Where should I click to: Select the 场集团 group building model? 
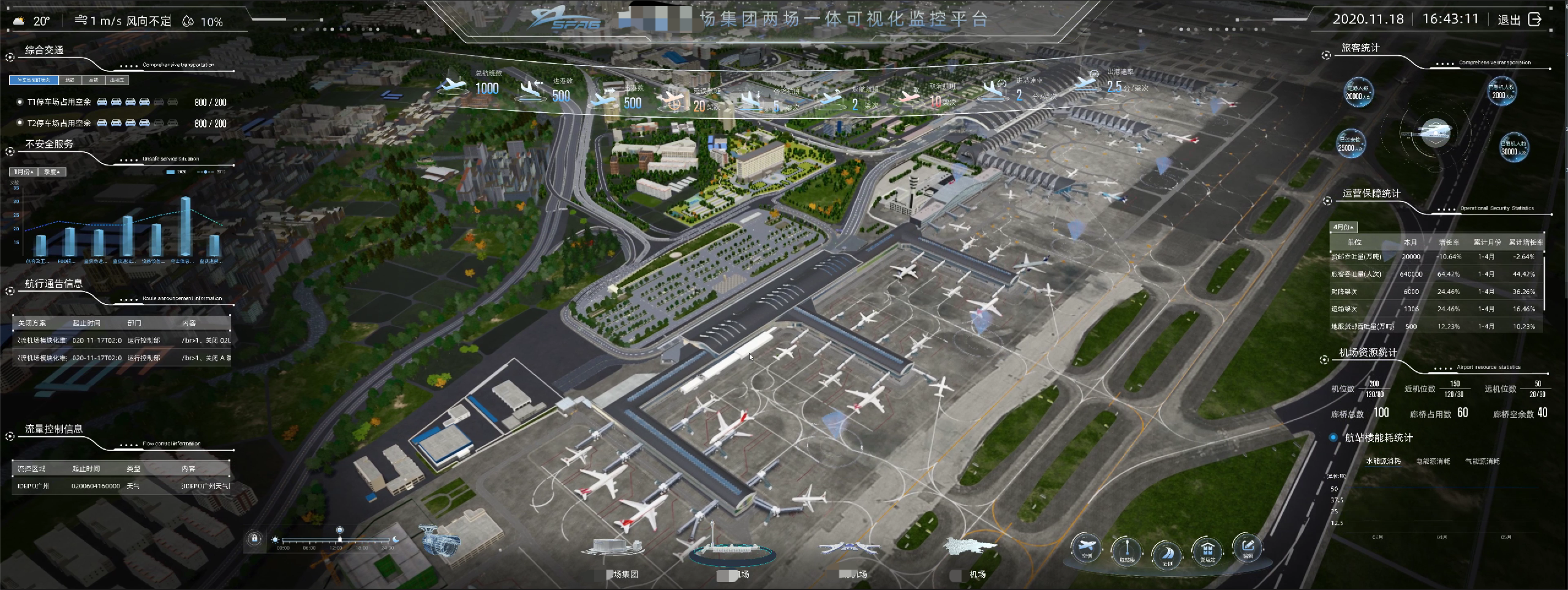616,547
